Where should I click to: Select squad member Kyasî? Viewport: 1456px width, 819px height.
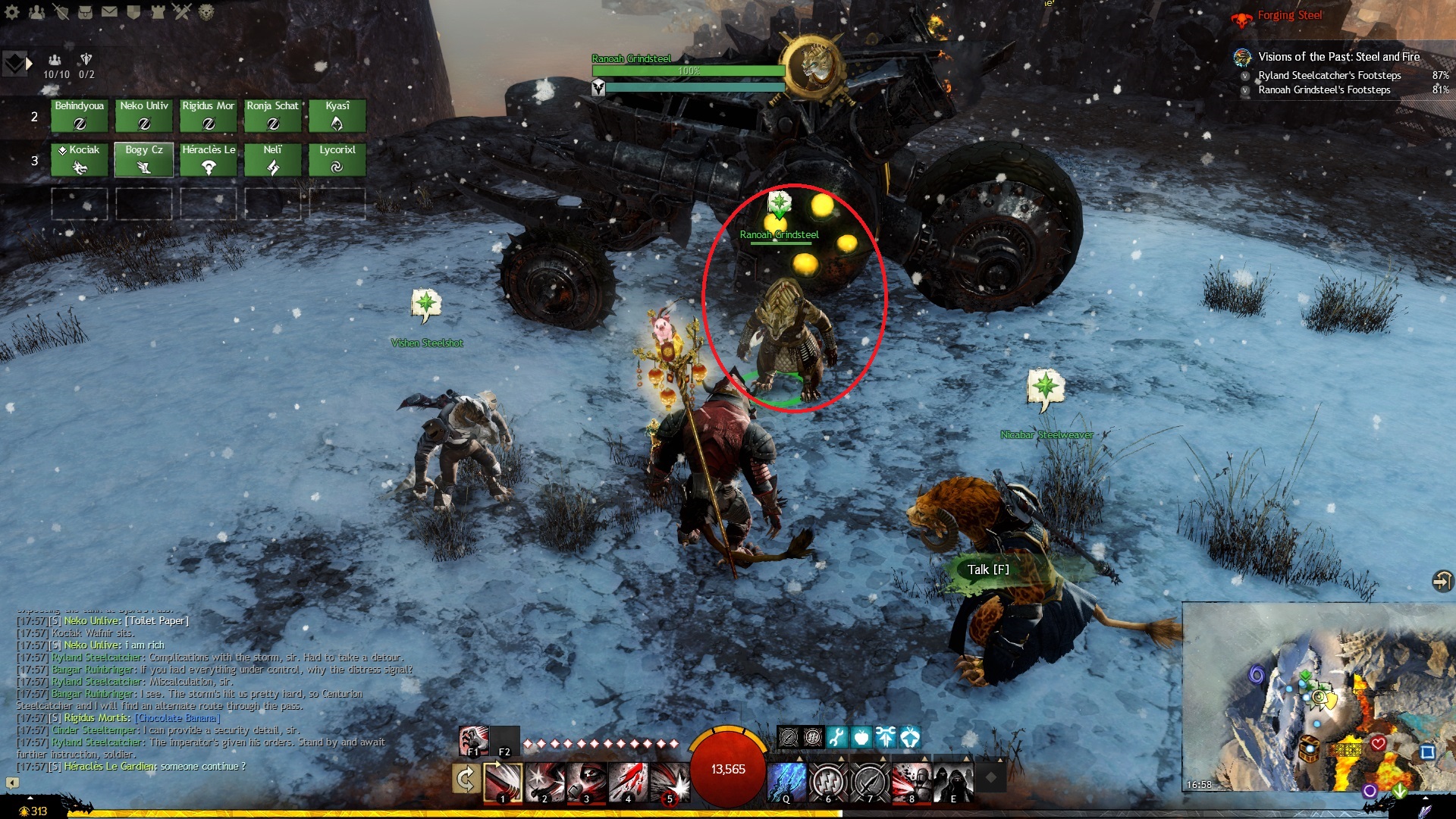(x=337, y=116)
